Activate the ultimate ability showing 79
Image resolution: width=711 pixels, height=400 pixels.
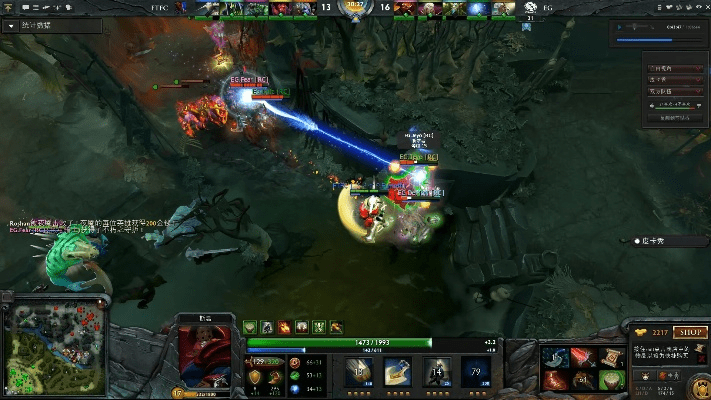pyautogui.click(x=474, y=372)
